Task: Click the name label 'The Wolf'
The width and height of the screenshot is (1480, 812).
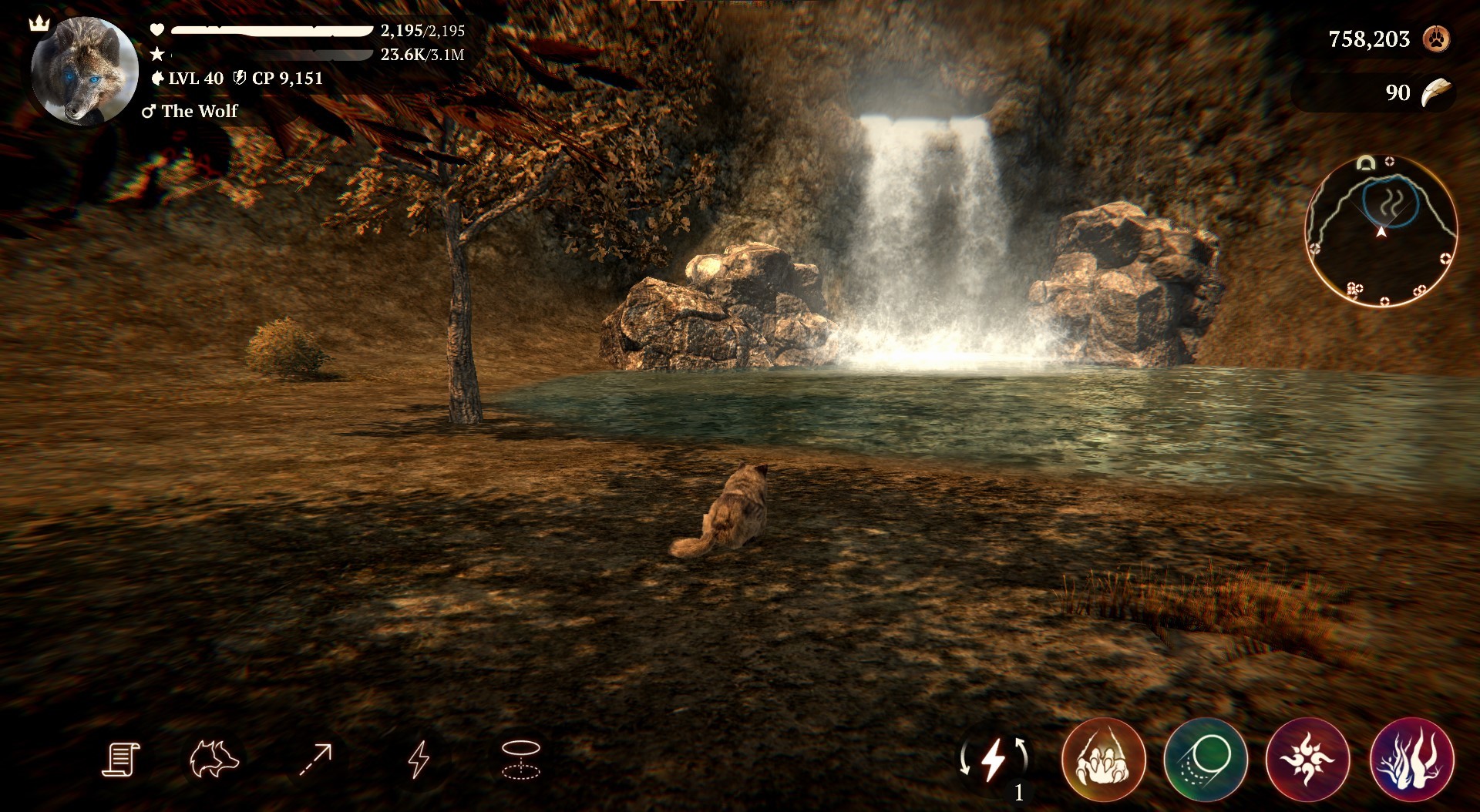Action: click(200, 111)
